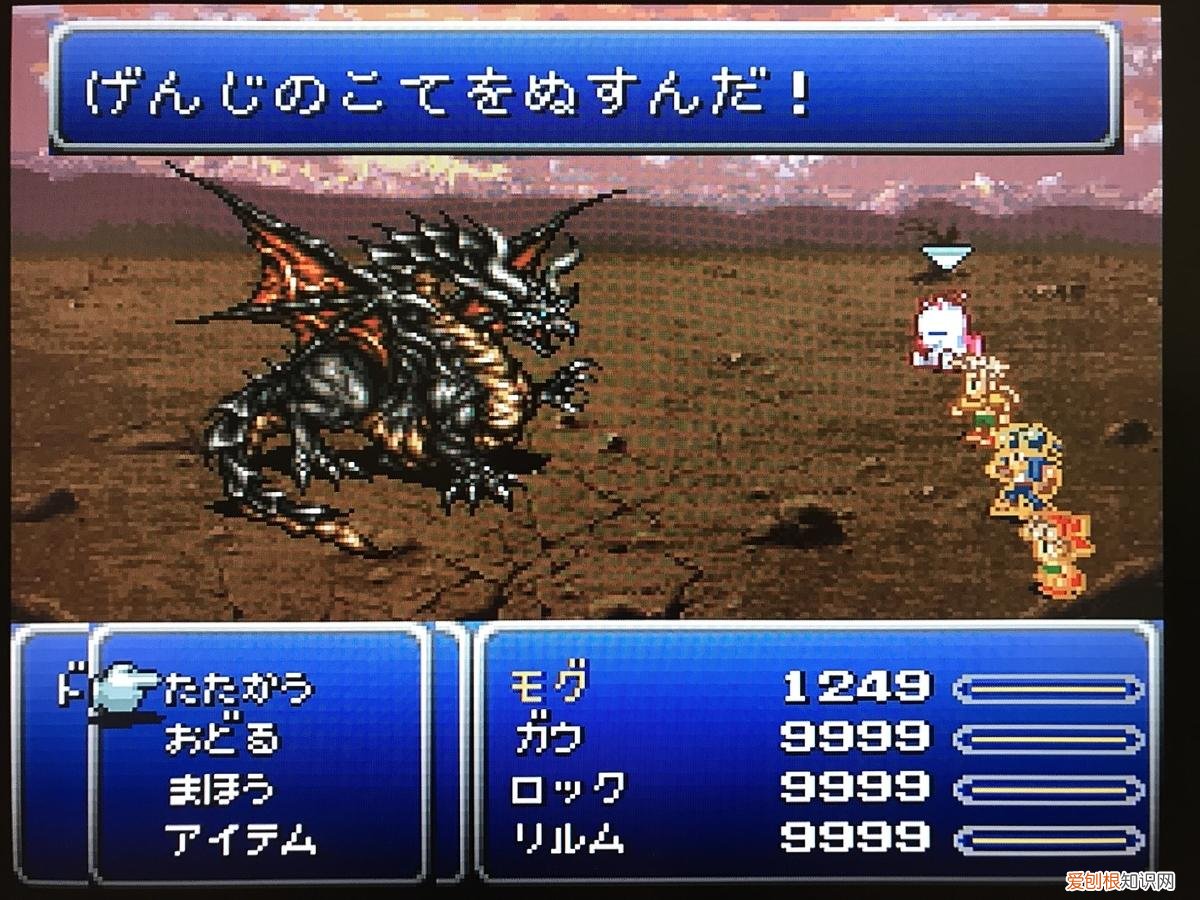Choose ロック in the party list
This screenshot has width=1200, height=900.
[x=568, y=788]
